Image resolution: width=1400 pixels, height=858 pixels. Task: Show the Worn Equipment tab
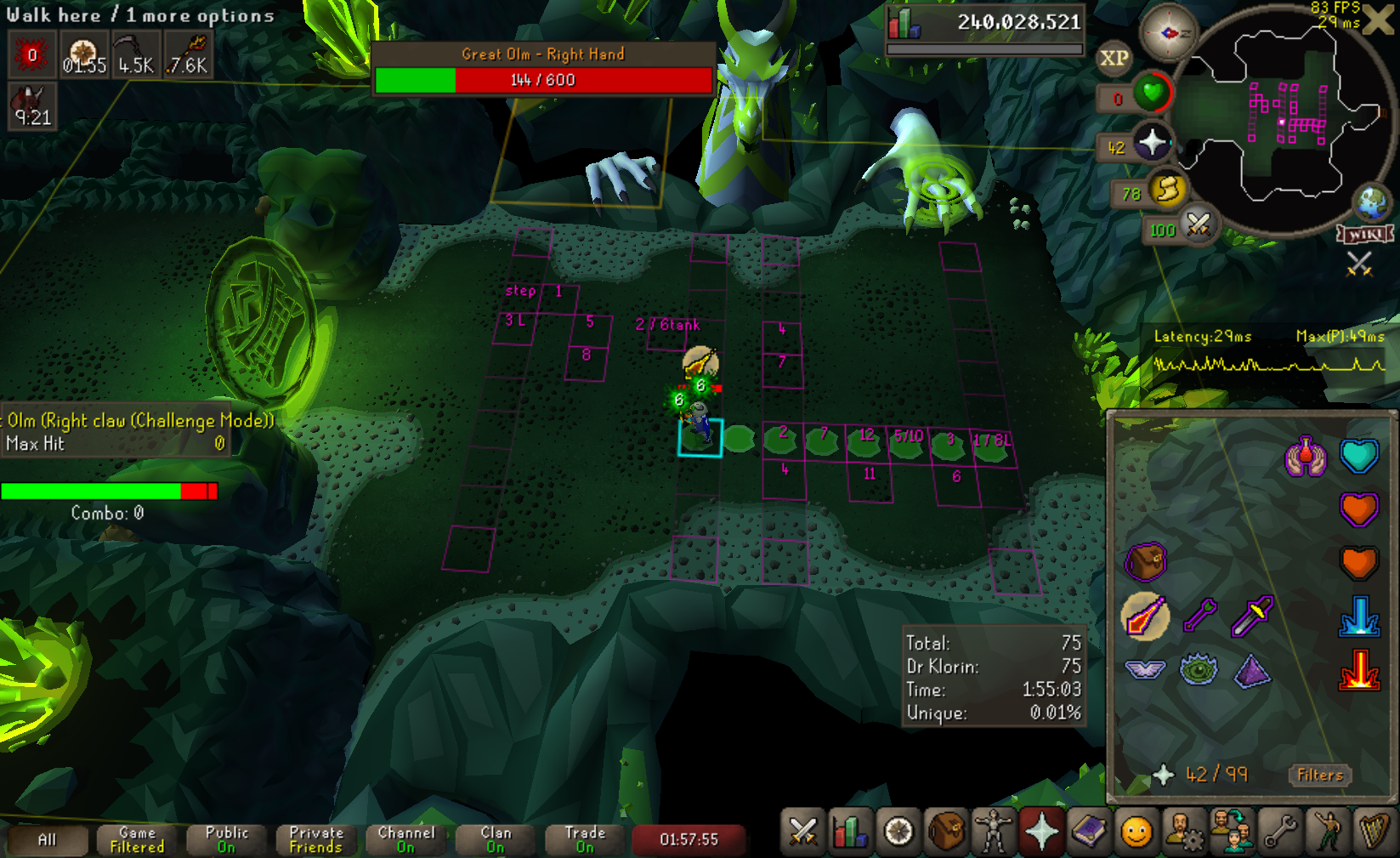tap(993, 832)
